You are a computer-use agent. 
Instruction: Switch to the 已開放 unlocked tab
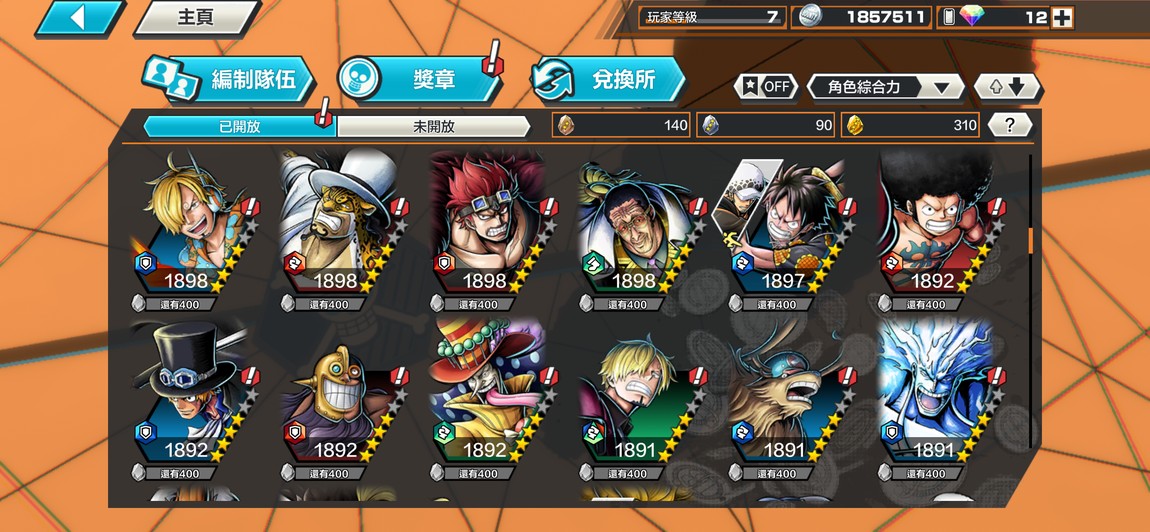click(238, 126)
